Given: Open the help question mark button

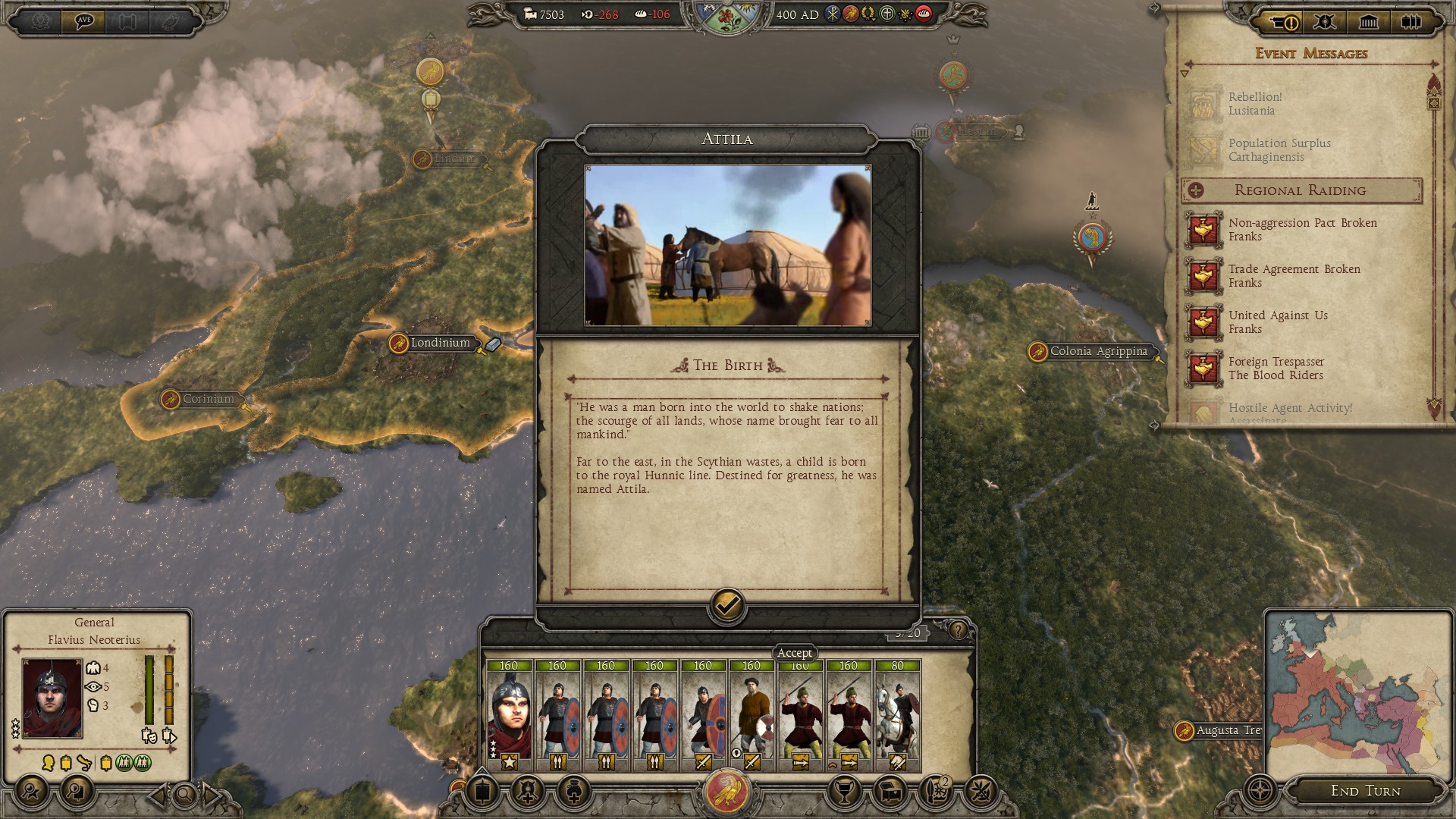Looking at the screenshot, I should [x=959, y=630].
